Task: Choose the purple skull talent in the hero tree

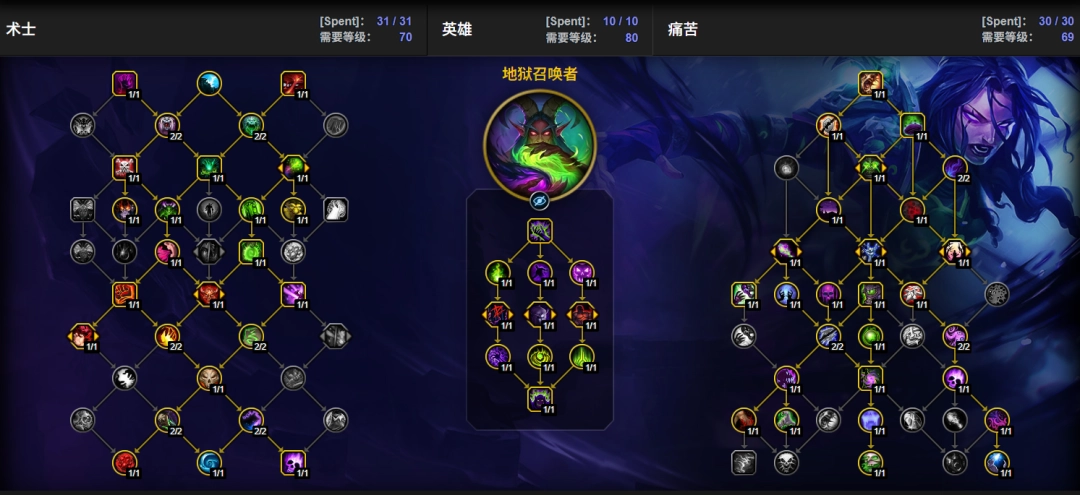Action: (582, 272)
